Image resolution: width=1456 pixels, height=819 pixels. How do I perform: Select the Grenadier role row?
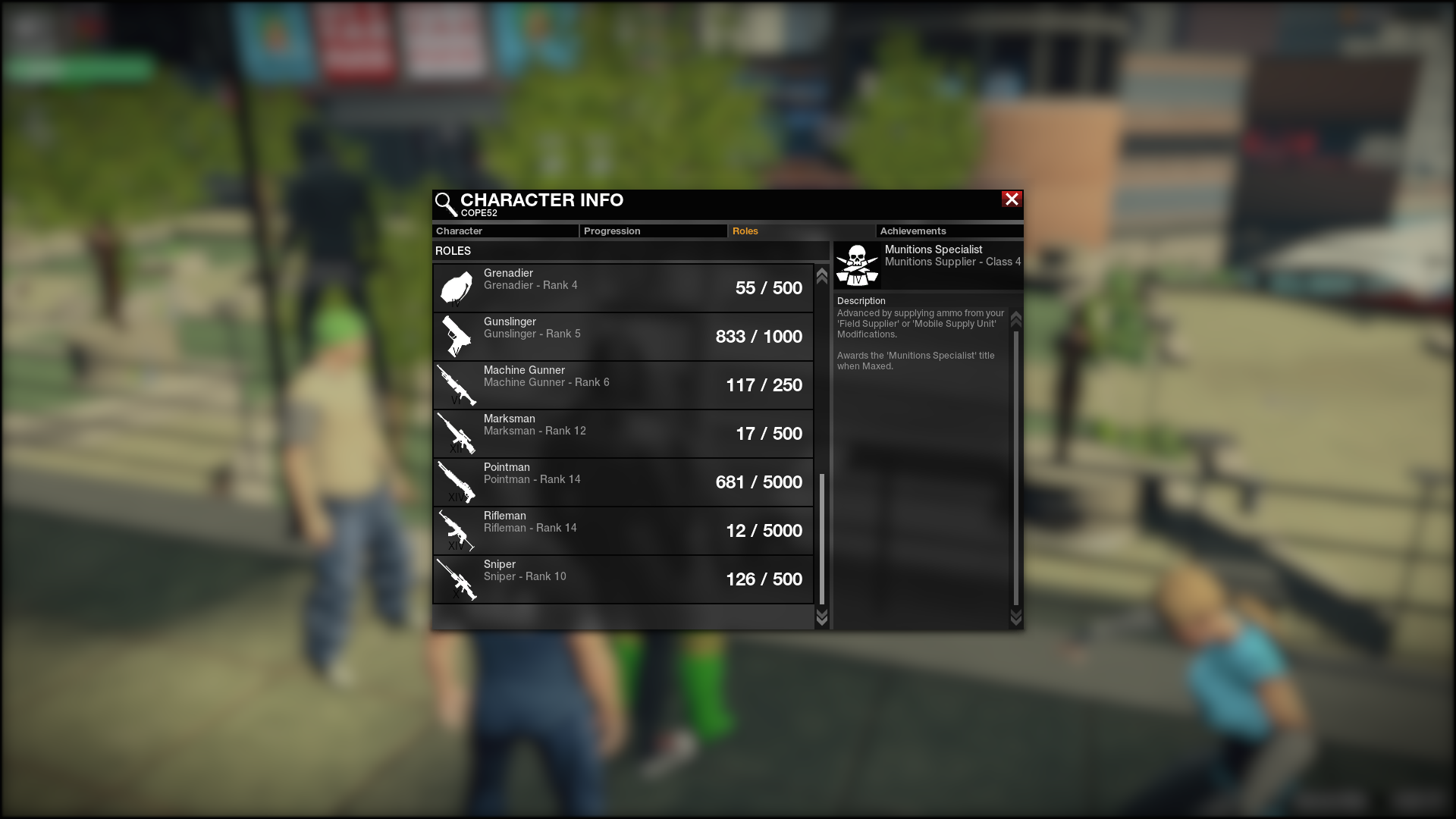point(623,288)
